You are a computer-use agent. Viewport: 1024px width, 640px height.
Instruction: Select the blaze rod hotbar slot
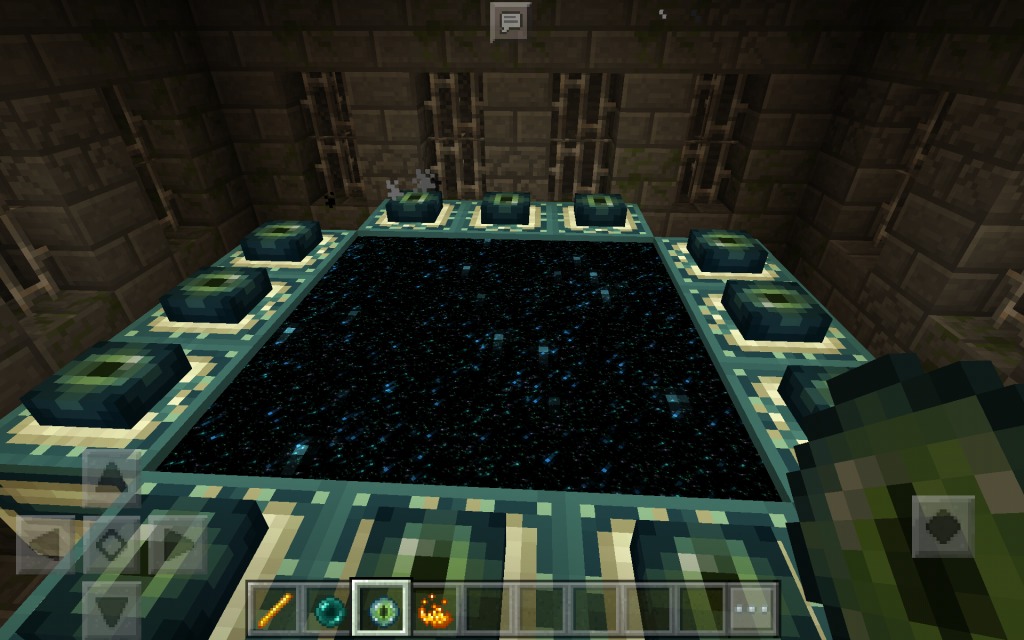(x=273, y=607)
